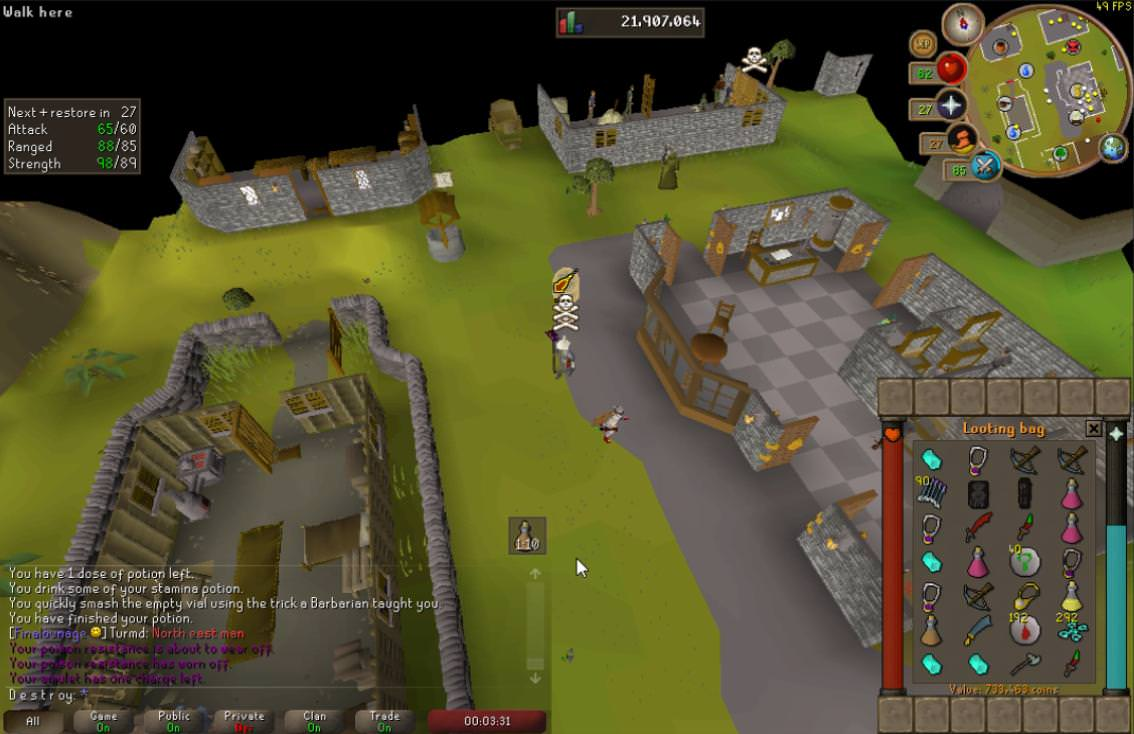Activate the special attack crossed-swords orb
Viewport: 1134px width, 734px height.
tap(985, 165)
